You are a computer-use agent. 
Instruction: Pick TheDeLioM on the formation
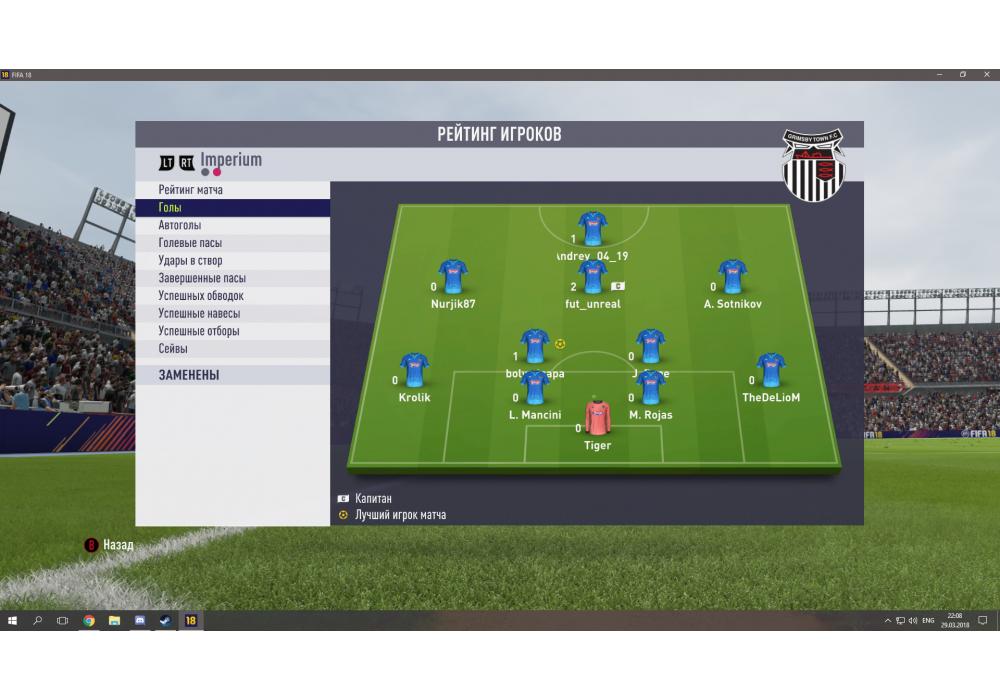coord(770,370)
